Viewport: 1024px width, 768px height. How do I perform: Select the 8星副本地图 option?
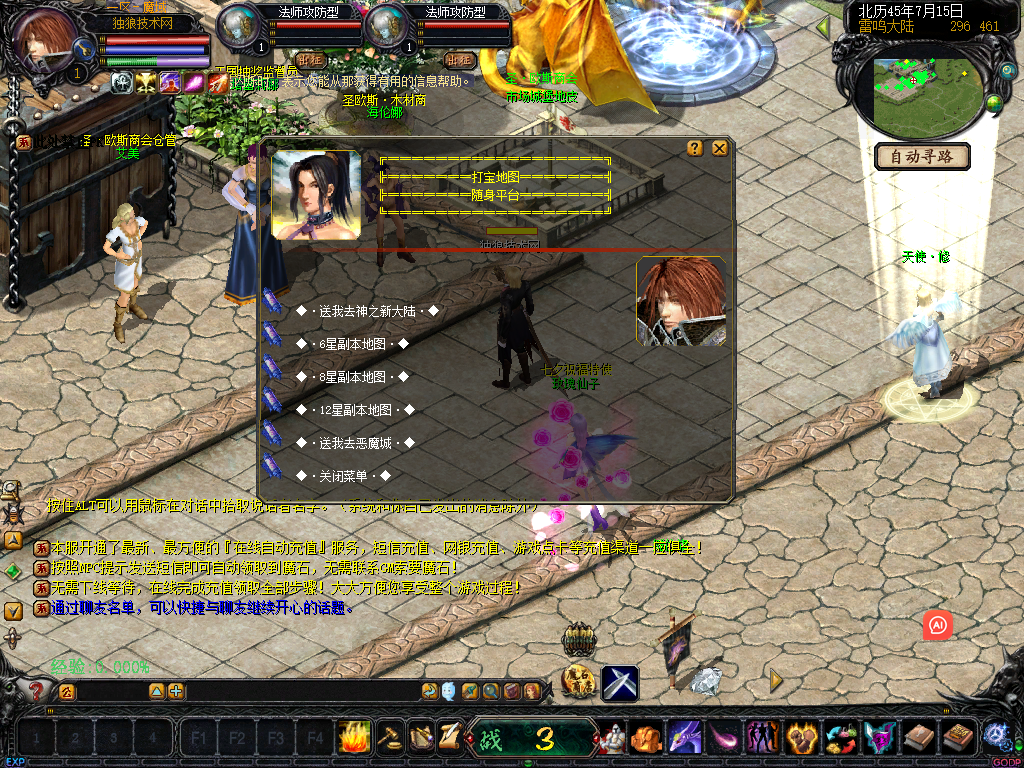352,377
